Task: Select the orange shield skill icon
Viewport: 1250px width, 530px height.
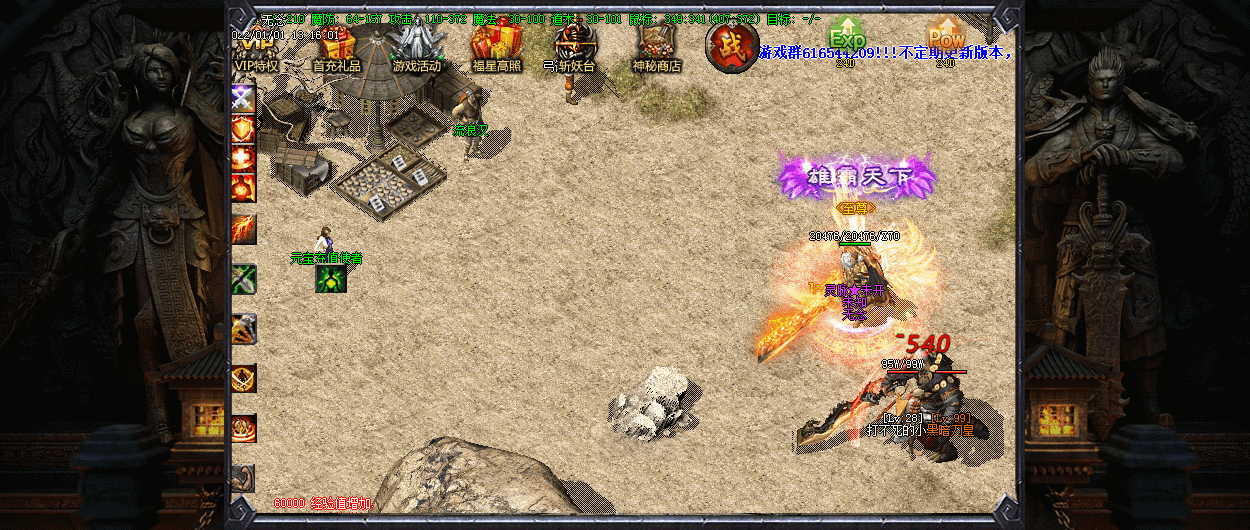Action: pos(243,128)
